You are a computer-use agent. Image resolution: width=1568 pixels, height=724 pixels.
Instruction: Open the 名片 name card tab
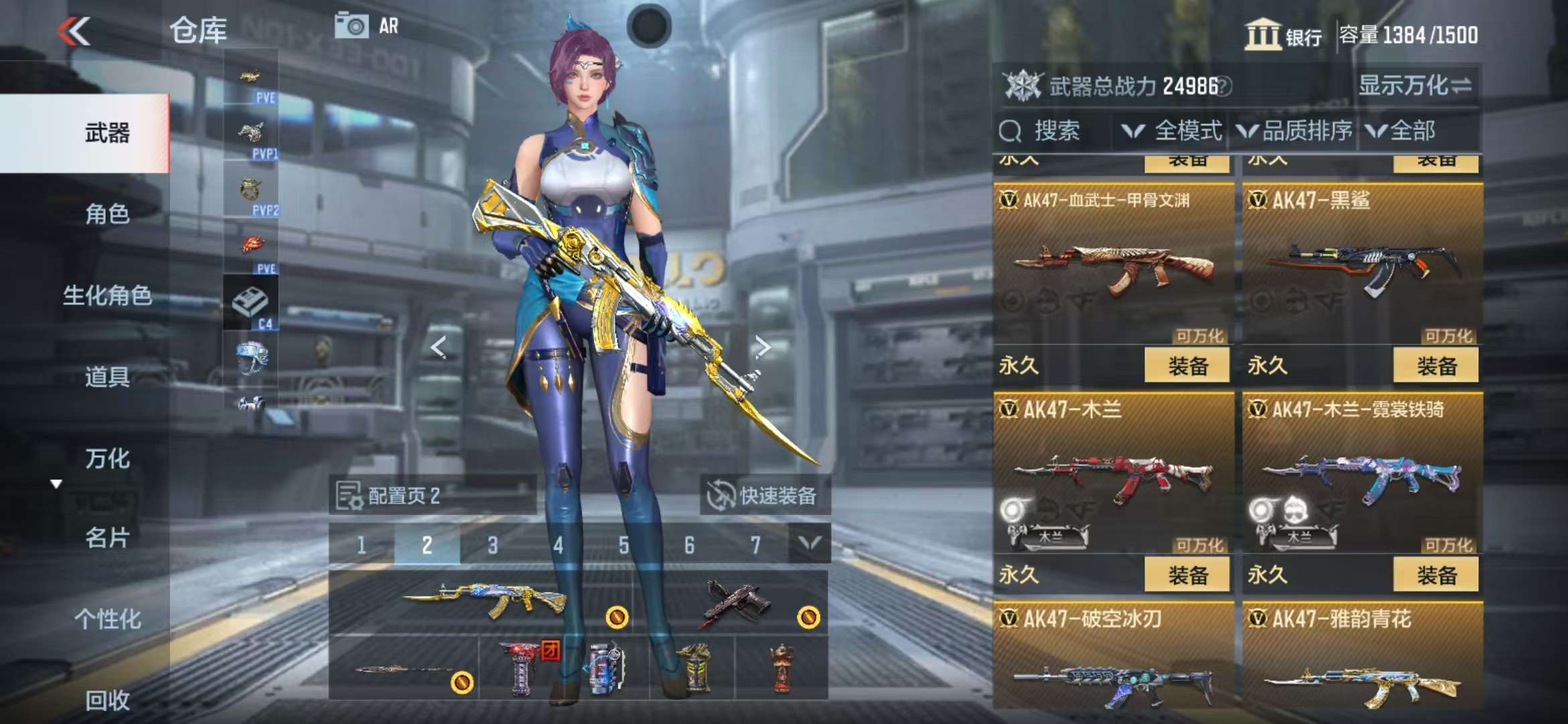(107, 538)
